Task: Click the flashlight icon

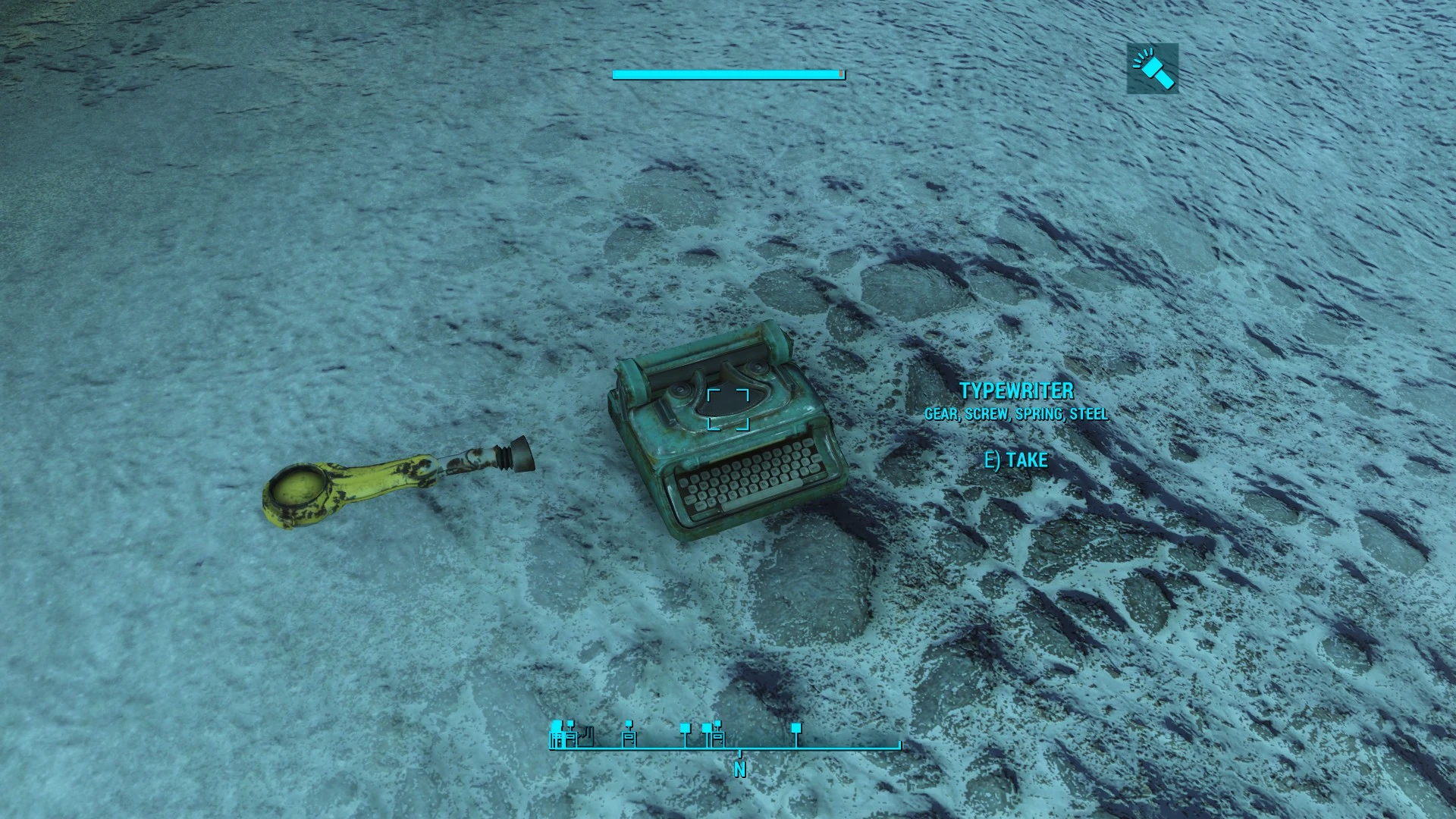Action: [1153, 68]
